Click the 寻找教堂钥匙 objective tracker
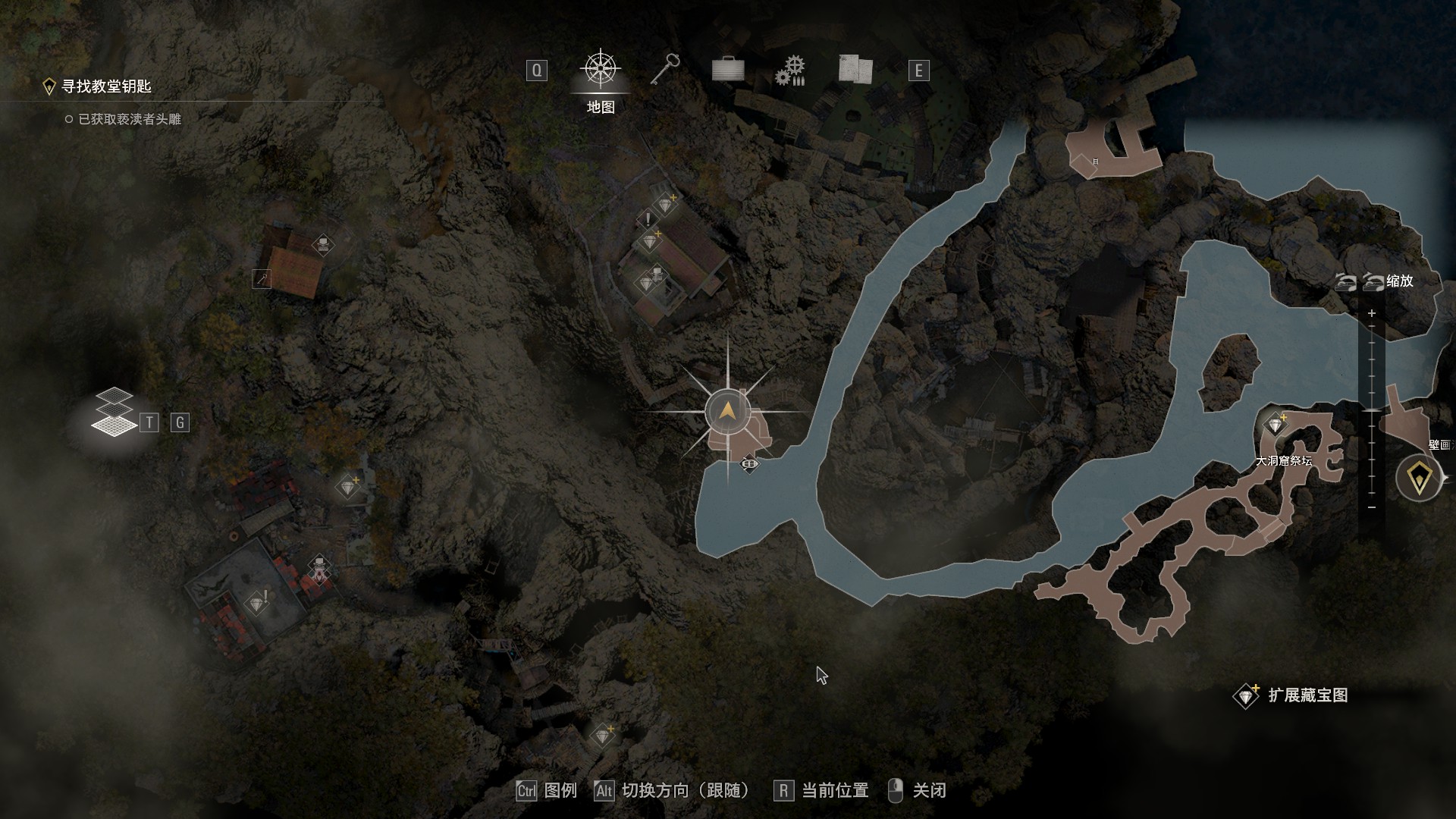Screen dimensions: 1456x819 106,86
